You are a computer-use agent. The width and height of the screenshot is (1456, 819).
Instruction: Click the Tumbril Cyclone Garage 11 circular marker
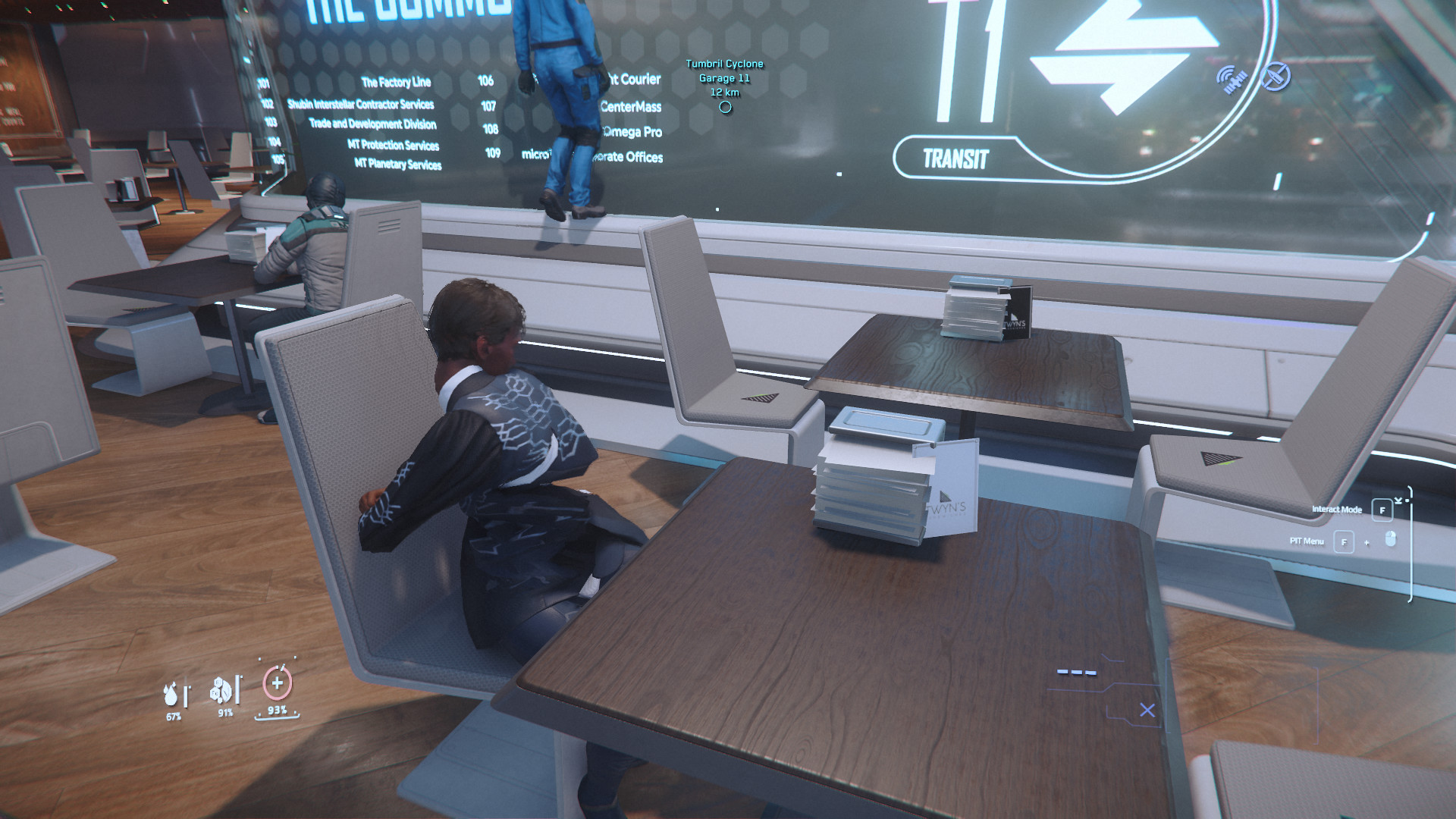click(x=723, y=107)
